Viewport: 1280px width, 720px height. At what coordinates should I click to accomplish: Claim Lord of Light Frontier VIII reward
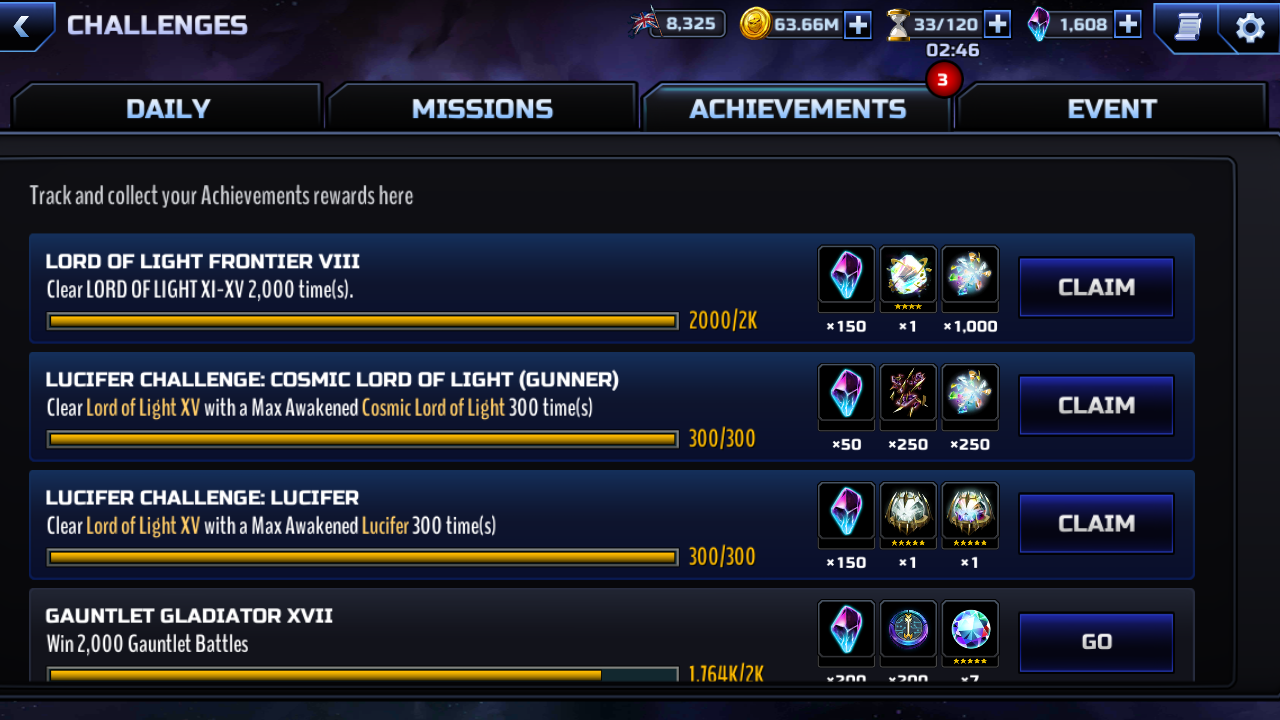[1096, 287]
